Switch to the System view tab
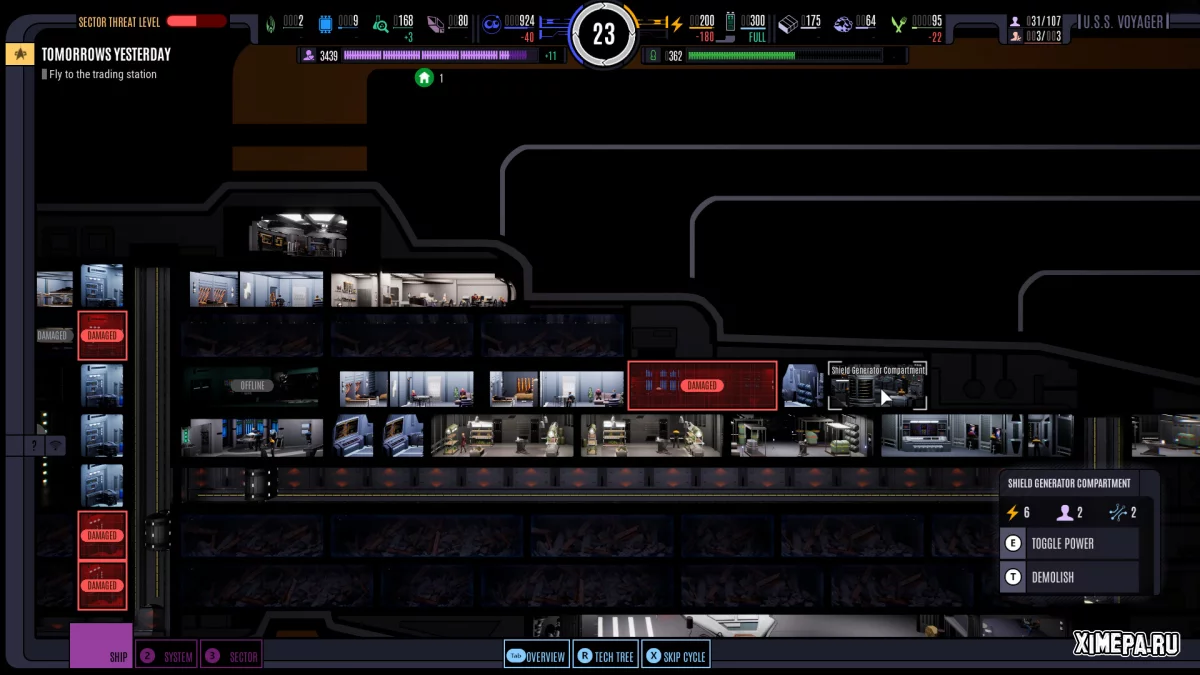 pos(167,656)
